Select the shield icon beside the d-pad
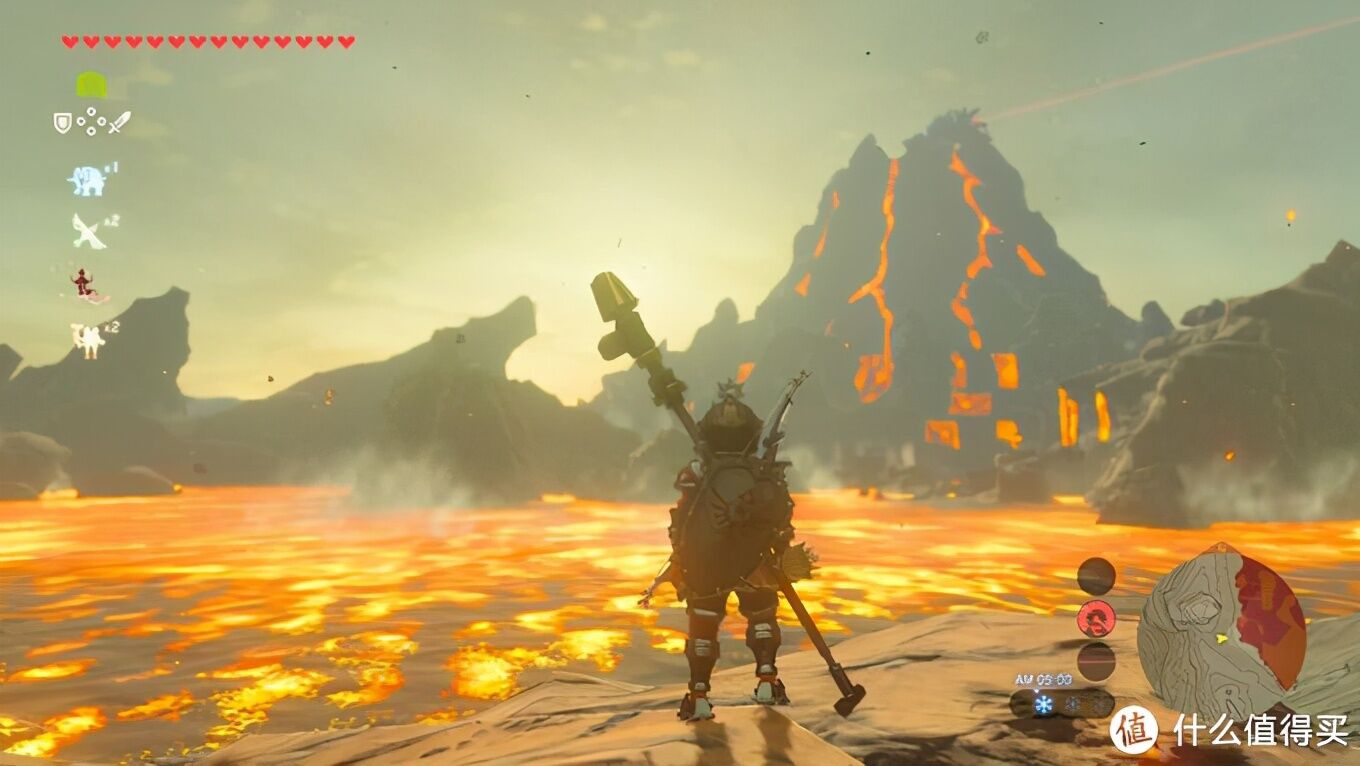This screenshot has width=1360, height=766. tap(62, 123)
